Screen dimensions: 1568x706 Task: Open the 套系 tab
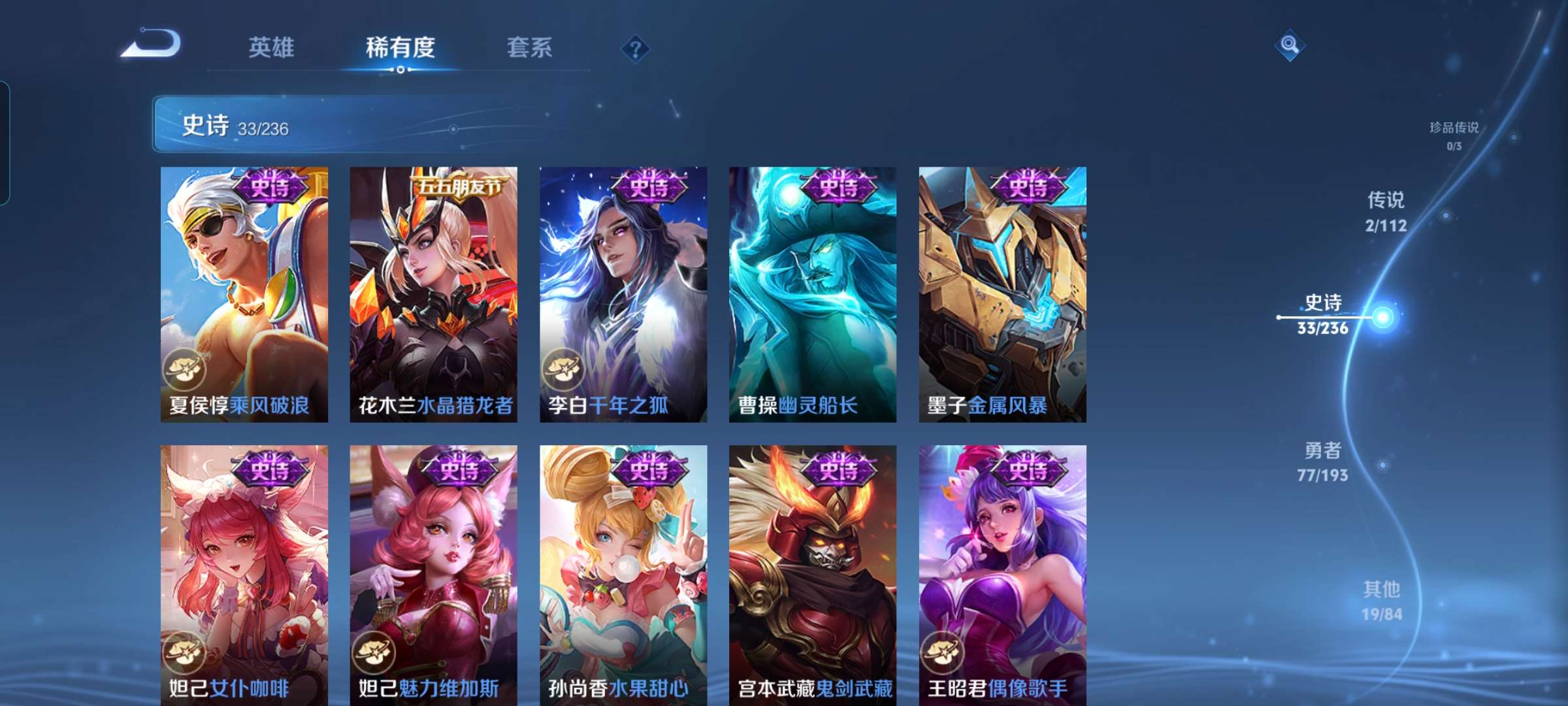(529, 48)
